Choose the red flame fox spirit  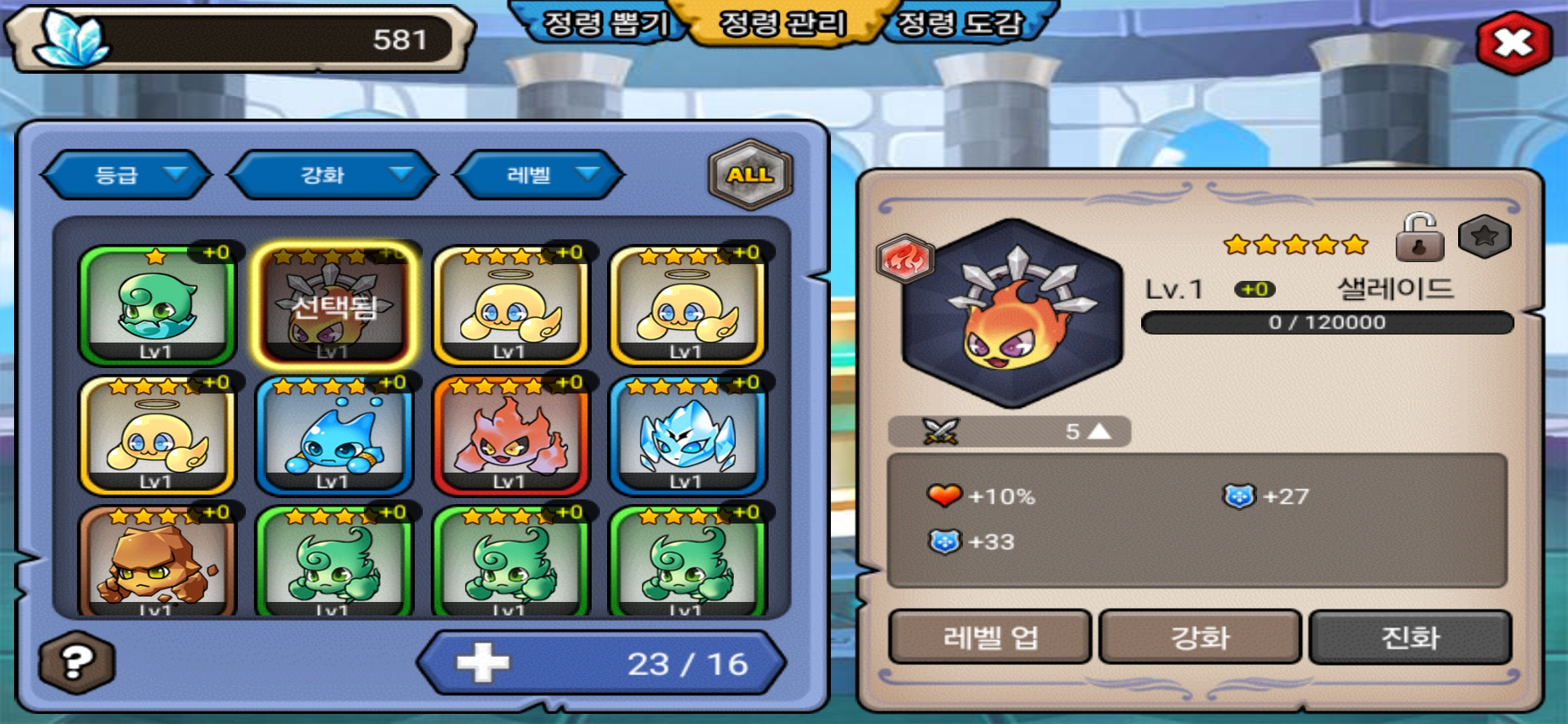[511, 435]
